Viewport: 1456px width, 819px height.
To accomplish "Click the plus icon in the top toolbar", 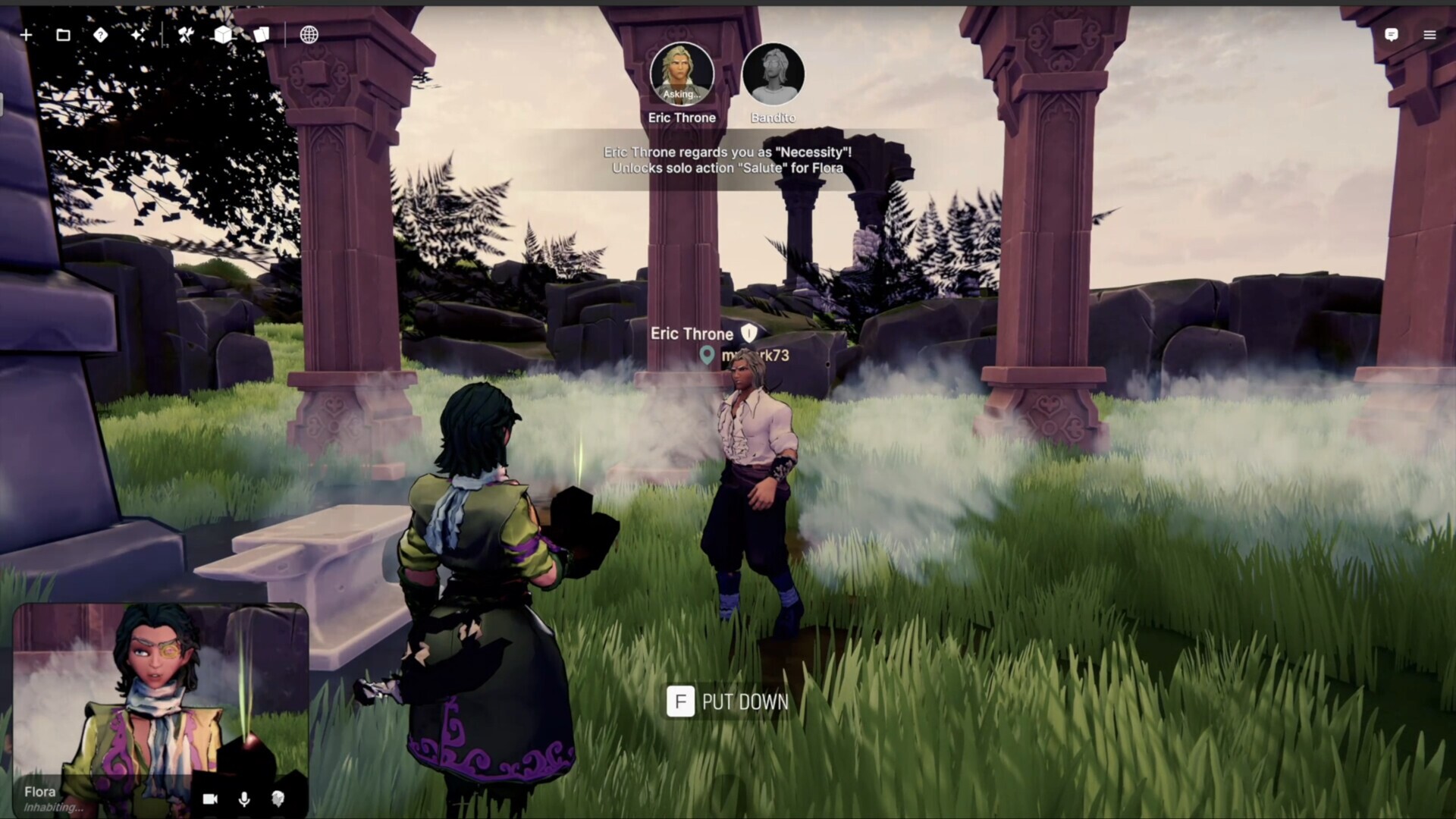I will point(26,35).
